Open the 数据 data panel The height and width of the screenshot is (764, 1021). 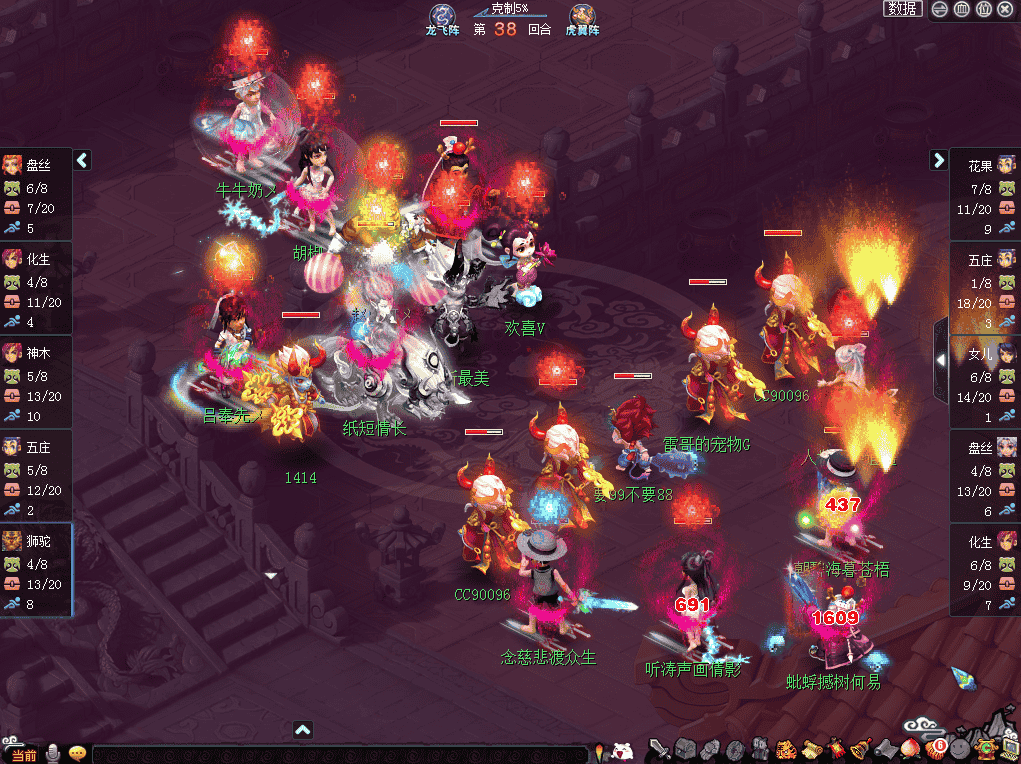(902, 9)
